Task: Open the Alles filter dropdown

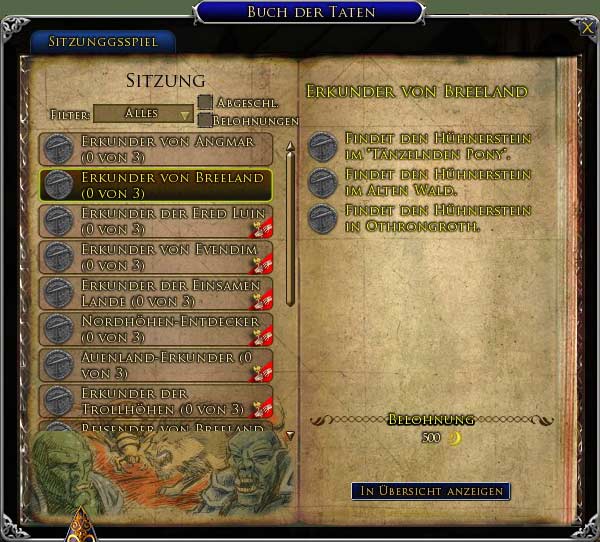Action: [x=143, y=114]
